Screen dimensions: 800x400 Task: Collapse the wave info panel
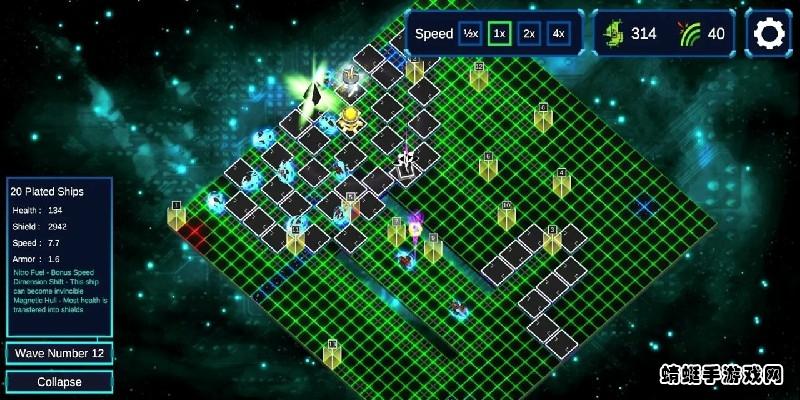(59, 382)
